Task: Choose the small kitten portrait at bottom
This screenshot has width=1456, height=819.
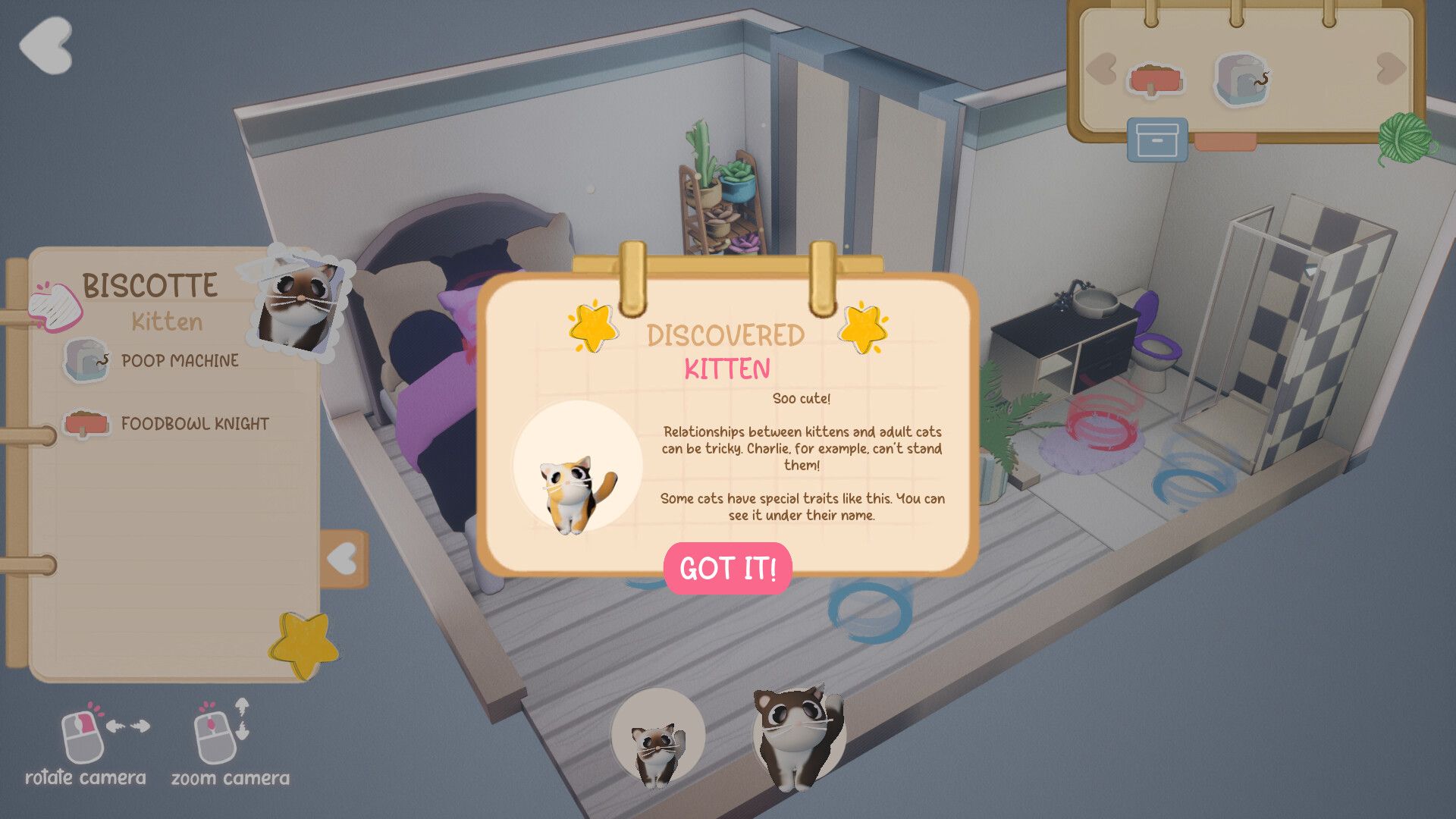Action: pyautogui.click(x=657, y=737)
